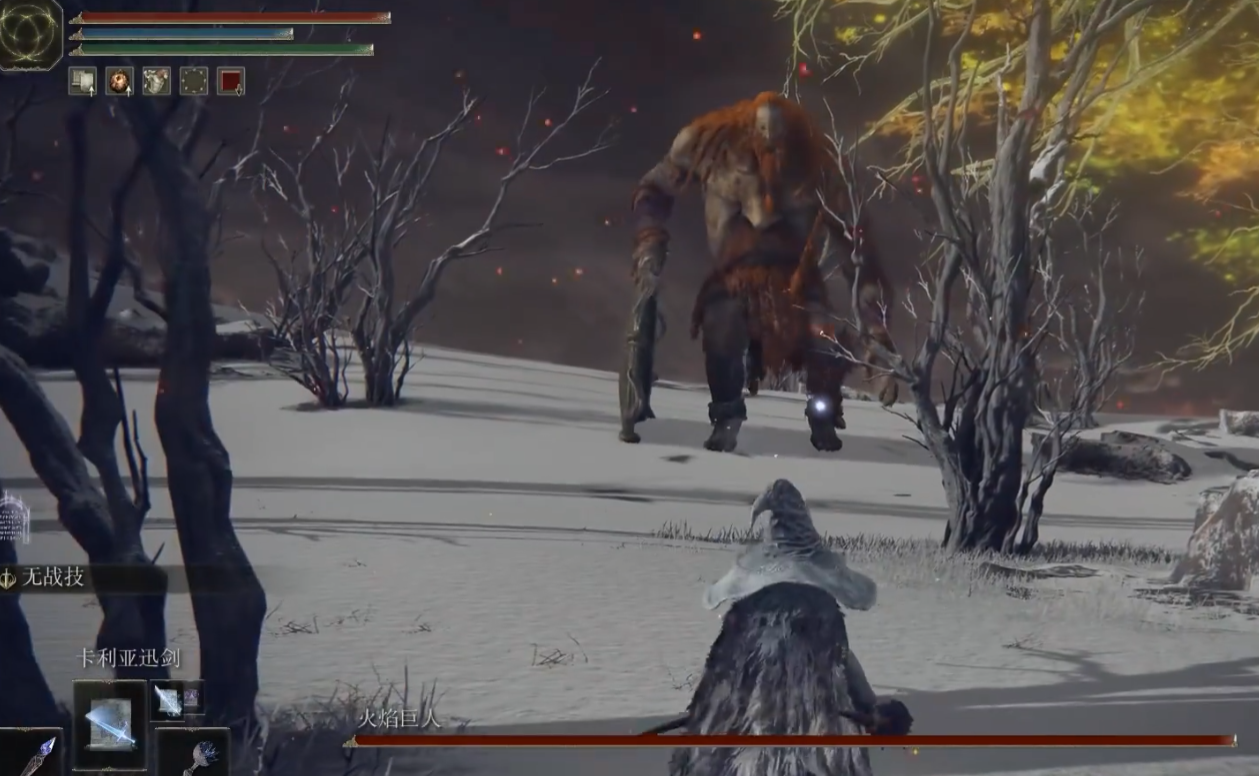Click the crystal staff slot at left
Screen dimensions: 1259x776
[x=33, y=754]
